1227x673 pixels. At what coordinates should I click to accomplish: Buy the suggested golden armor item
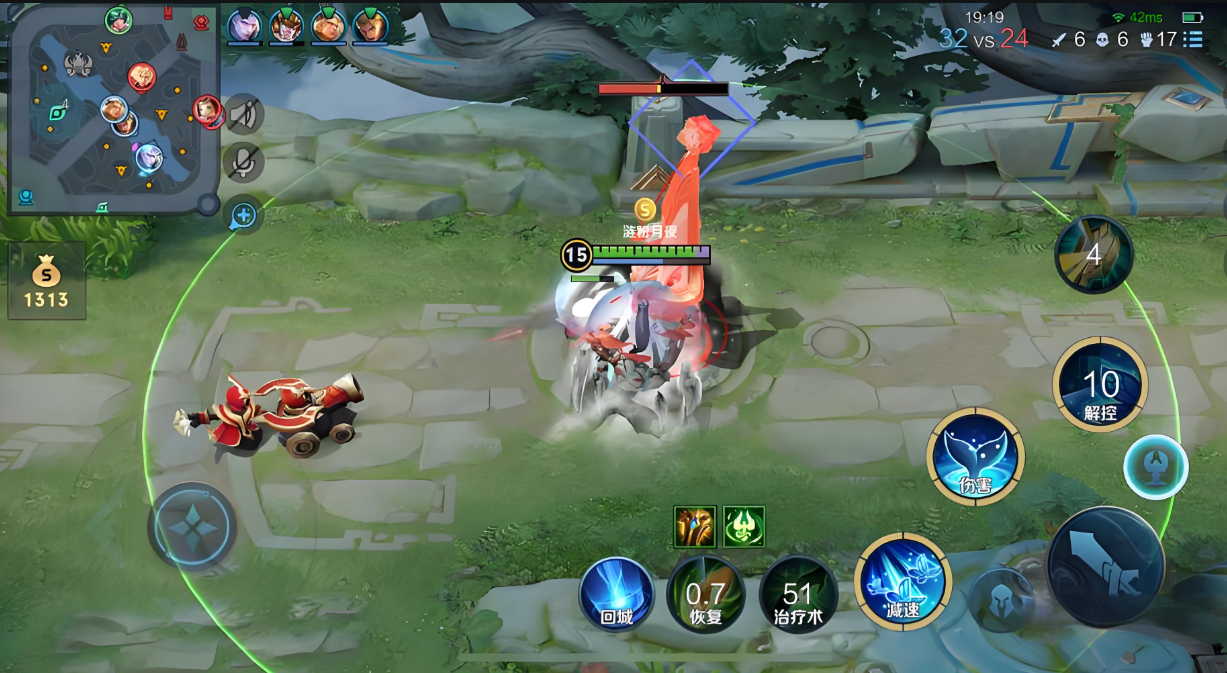695,527
